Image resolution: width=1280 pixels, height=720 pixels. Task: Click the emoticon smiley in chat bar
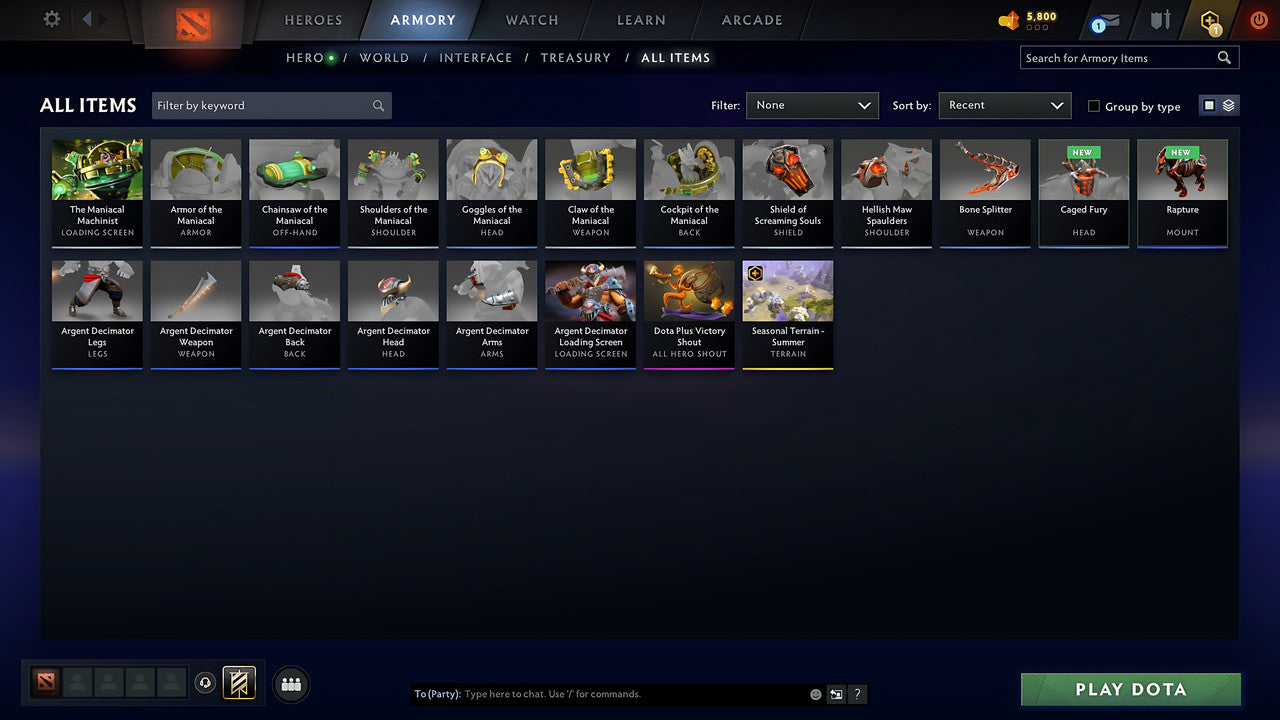[x=814, y=693]
